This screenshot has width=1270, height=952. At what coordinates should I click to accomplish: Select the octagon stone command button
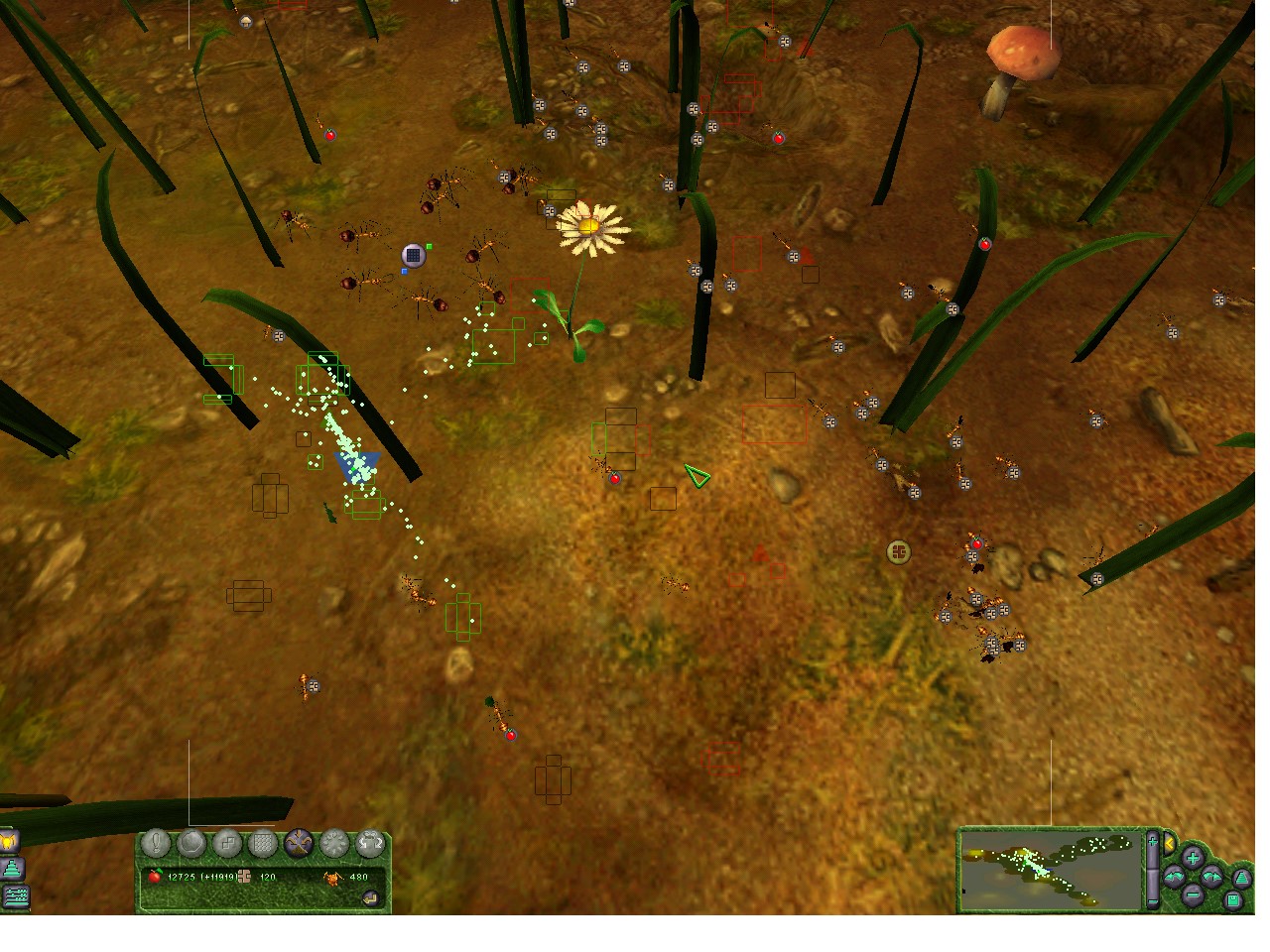click(191, 844)
